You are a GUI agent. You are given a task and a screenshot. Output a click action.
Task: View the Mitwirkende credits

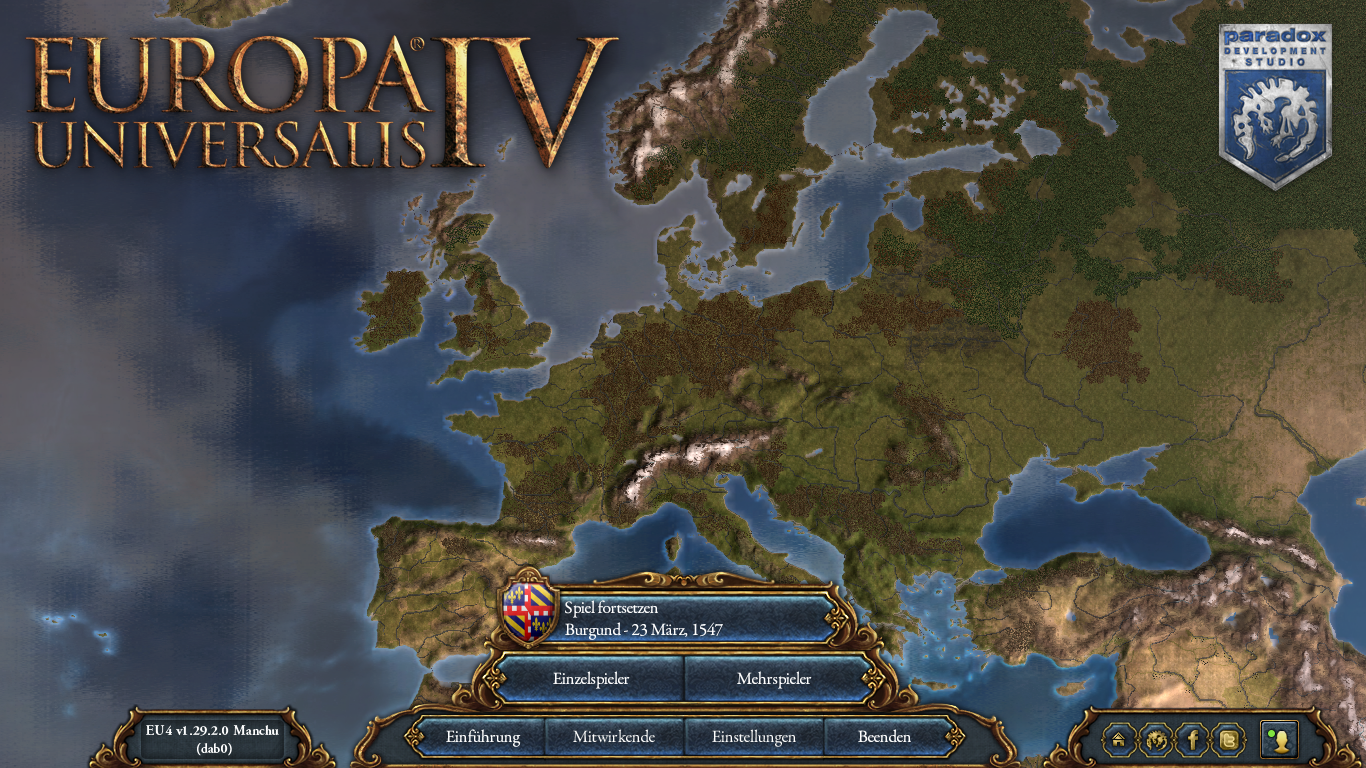[614, 737]
